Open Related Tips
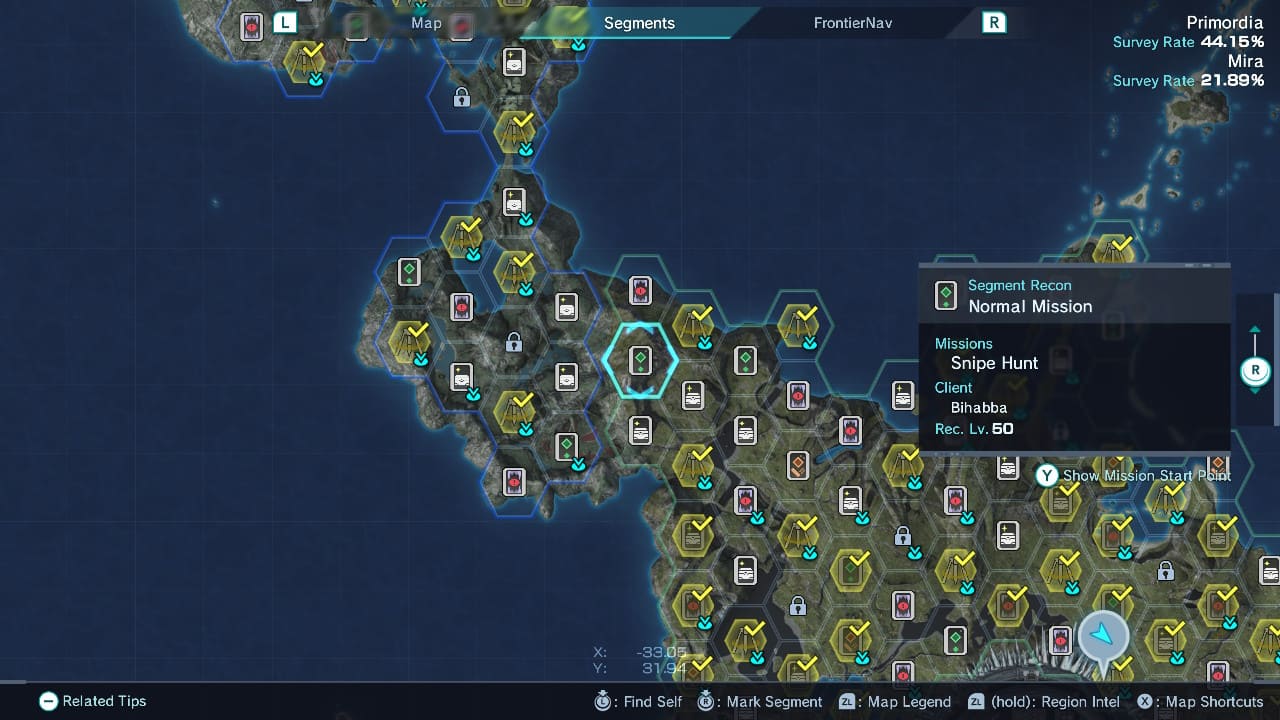 (x=93, y=701)
